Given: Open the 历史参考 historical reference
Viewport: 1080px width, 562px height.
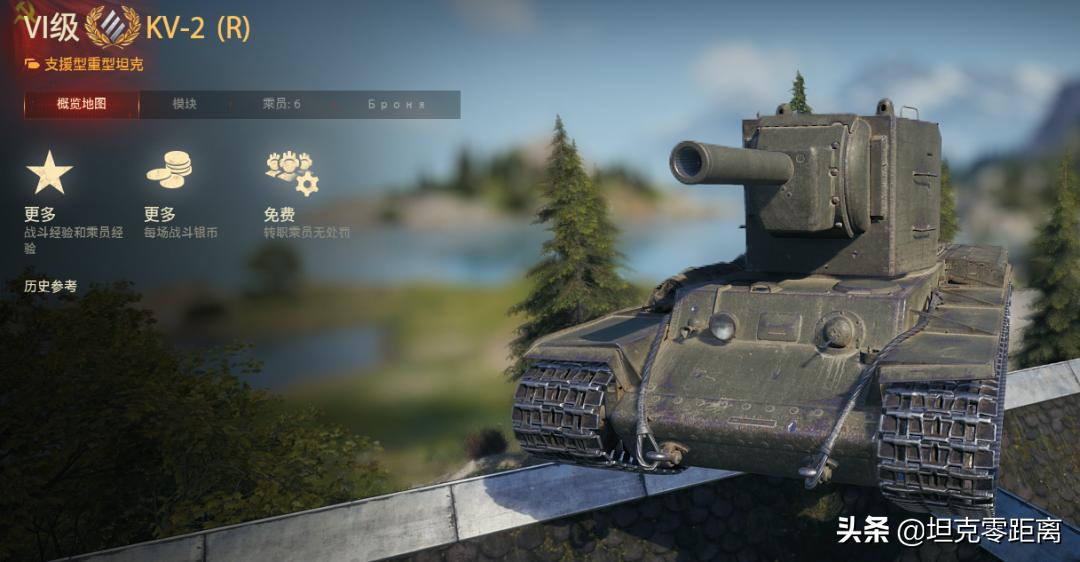Looking at the screenshot, I should [50, 286].
